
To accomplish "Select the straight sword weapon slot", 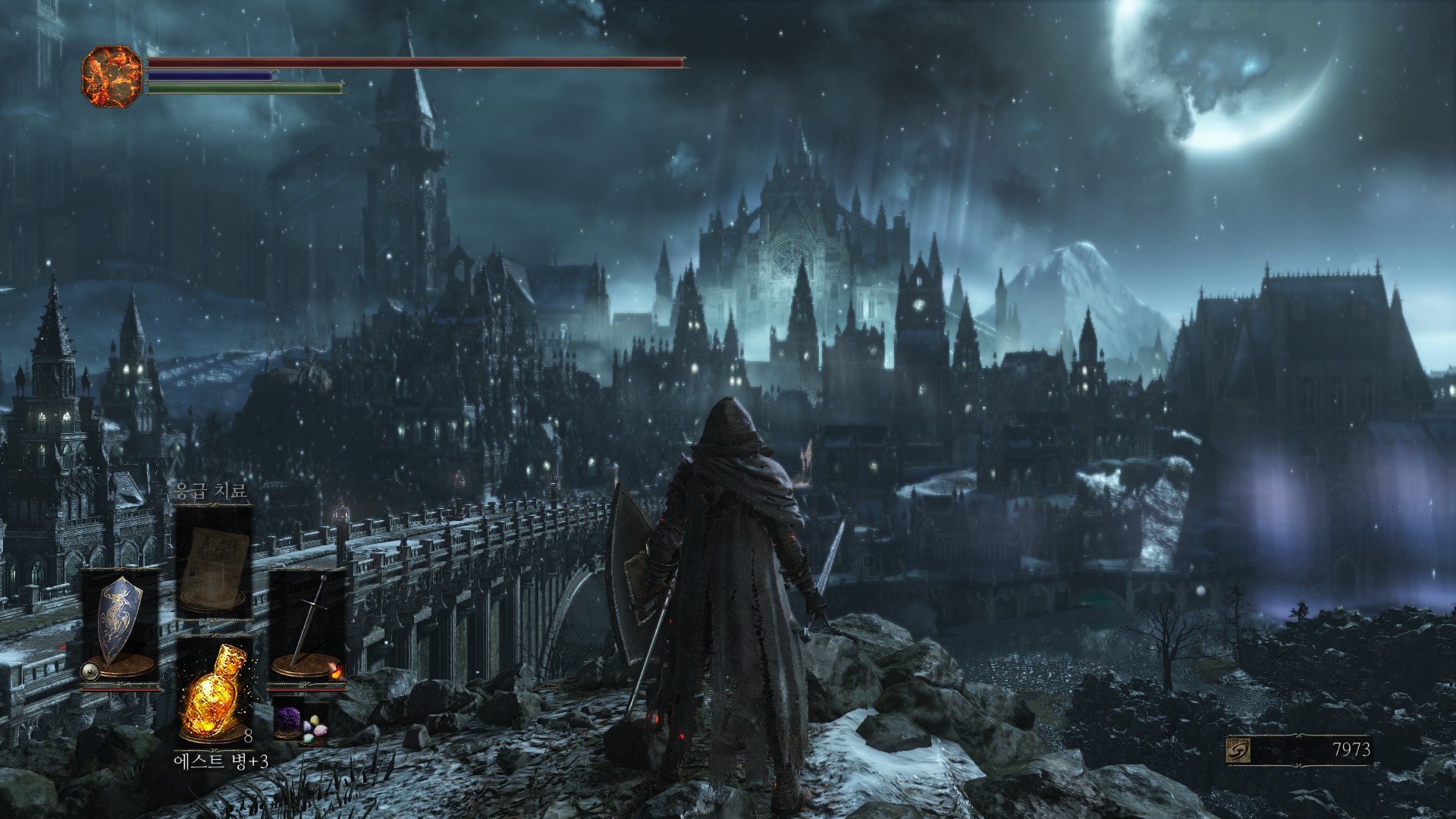I will pos(308,626).
